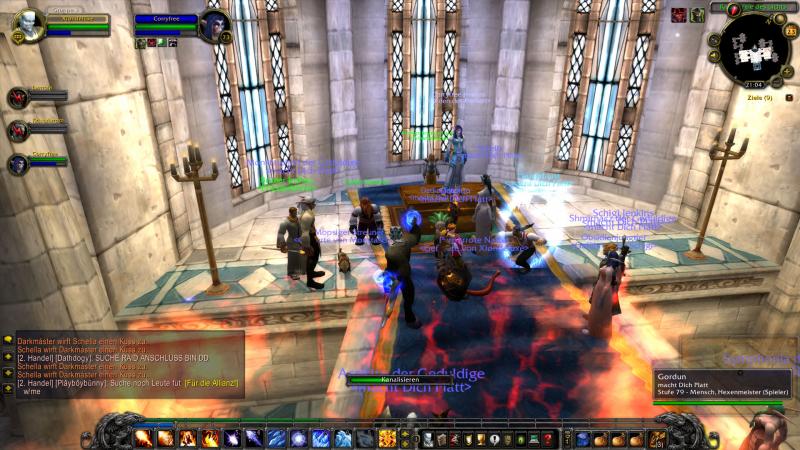The width and height of the screenshot is (800, 450).
Task: Click the 21:04 clock under minimap
Action: (753, 85)
